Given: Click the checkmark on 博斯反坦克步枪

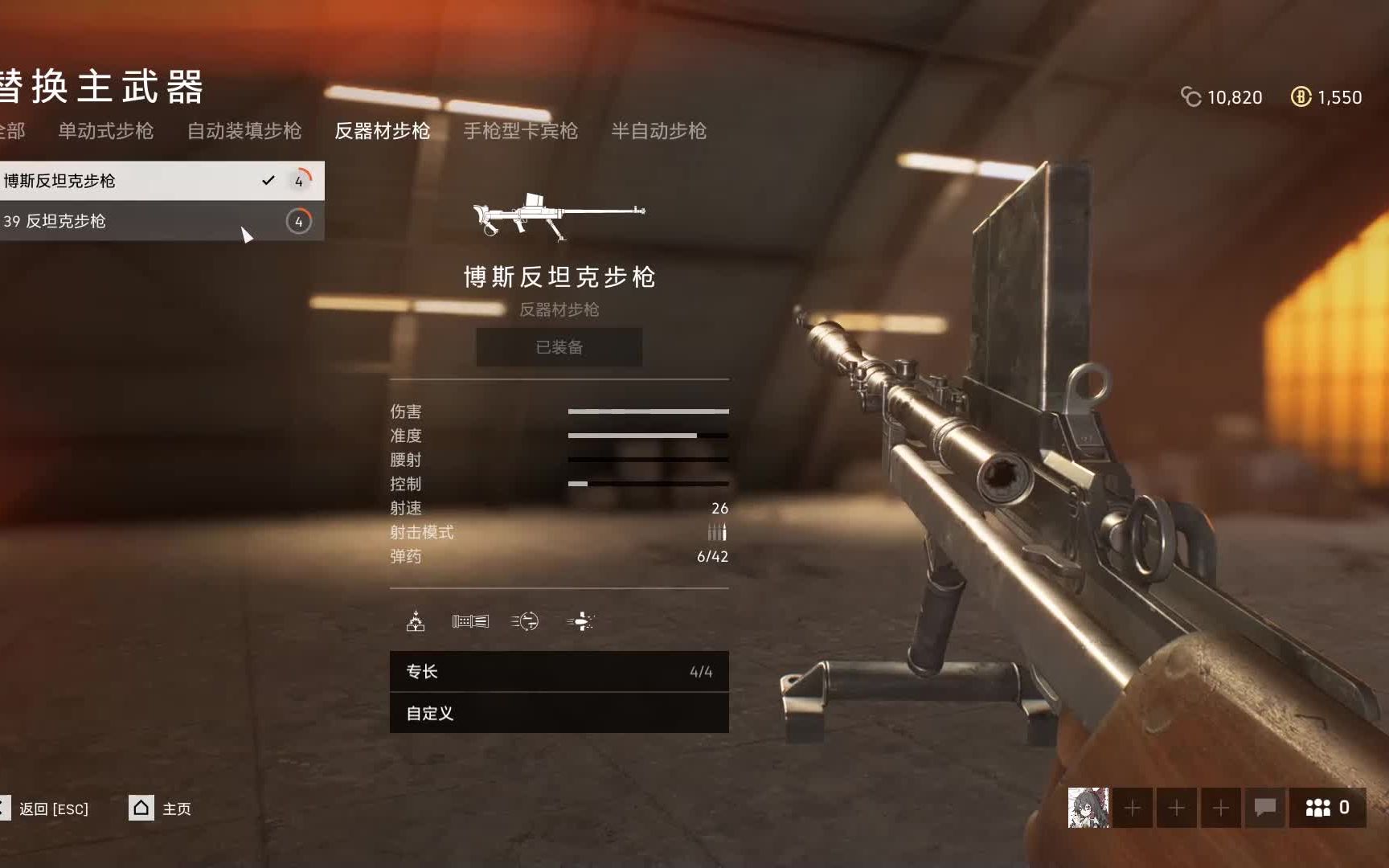Looking at the screenshot, I should coord(268,182).
